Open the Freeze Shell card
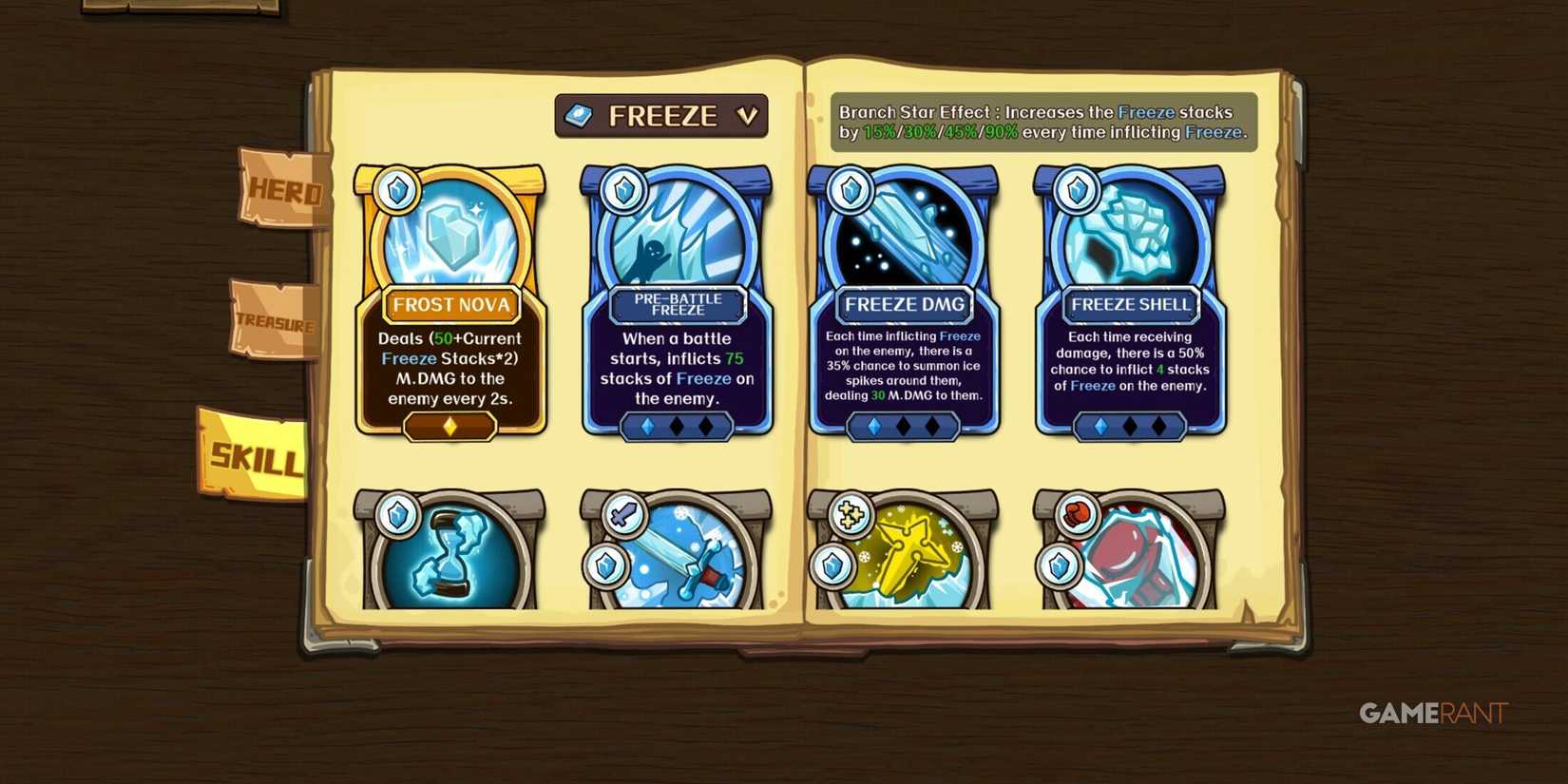 1131,304
